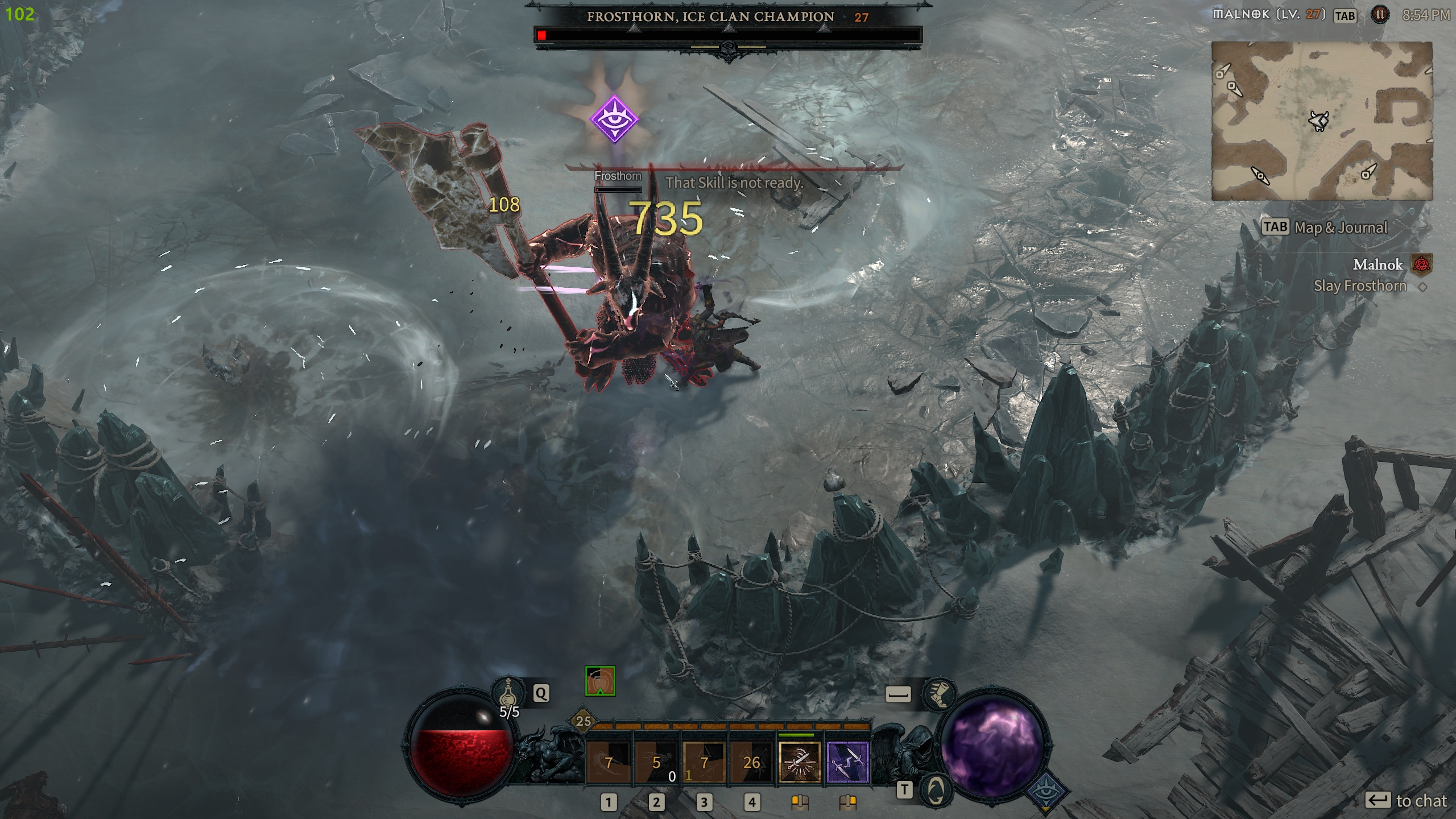Use the purple twin daggers skill
Image resolution: width=1456 pixels, height=819 pixels.
(847, 762)
